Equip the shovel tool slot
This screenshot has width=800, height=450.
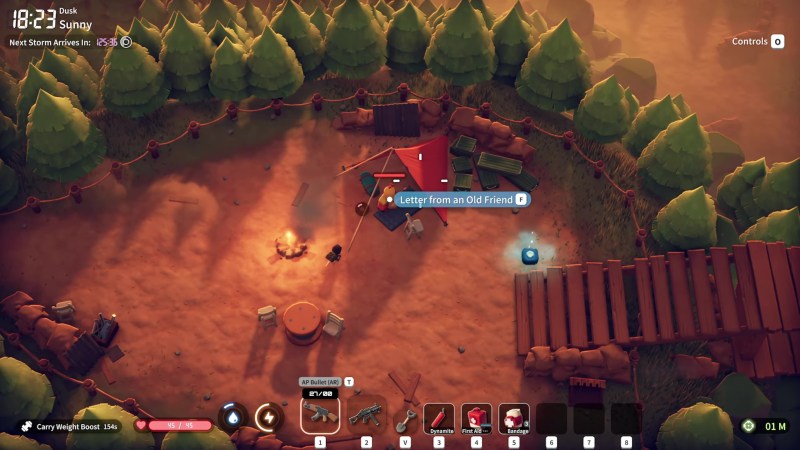405,418
